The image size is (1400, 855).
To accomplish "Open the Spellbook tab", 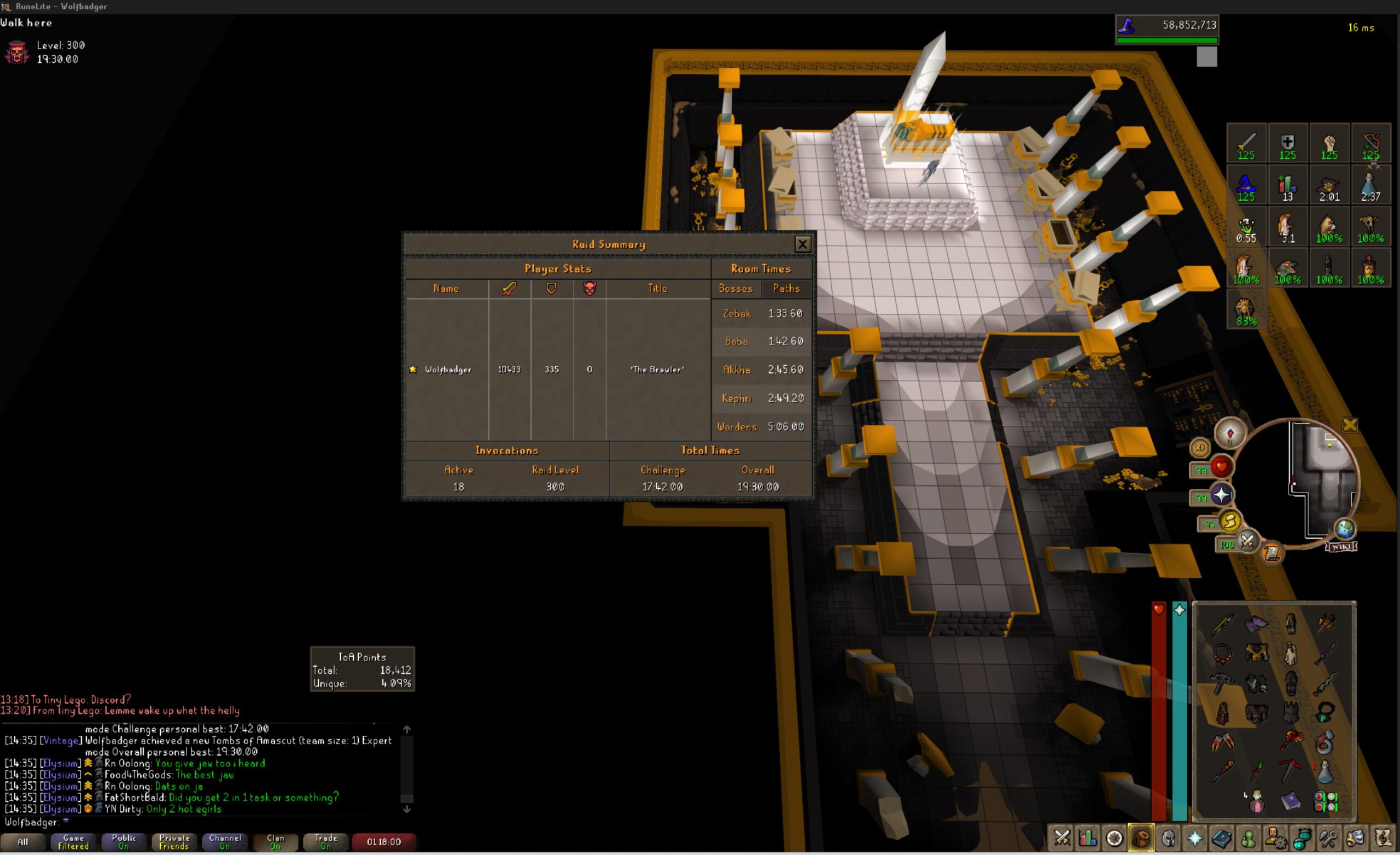I will tap(1221, 838).
